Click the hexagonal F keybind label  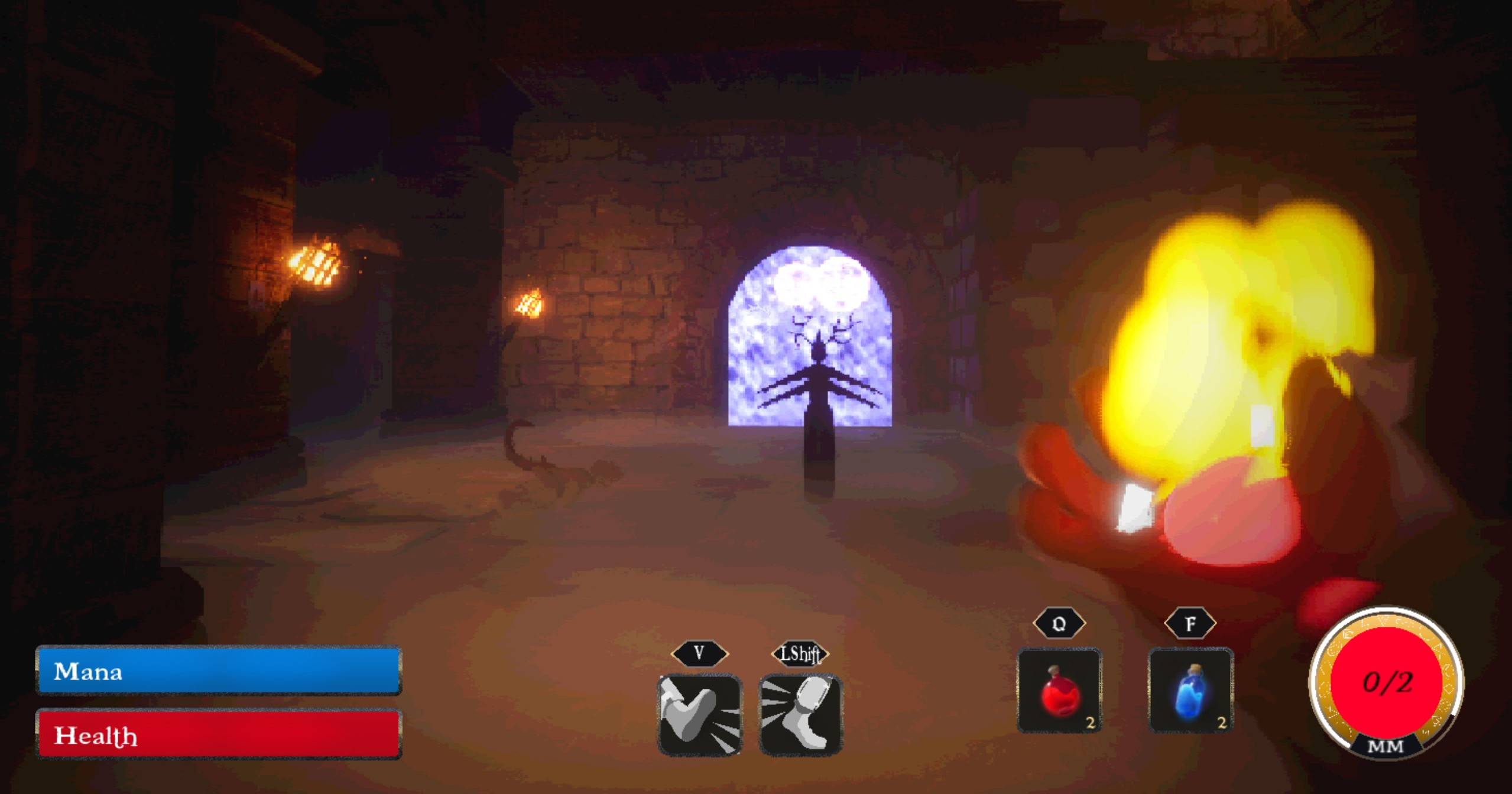(x=1191, y=623)
